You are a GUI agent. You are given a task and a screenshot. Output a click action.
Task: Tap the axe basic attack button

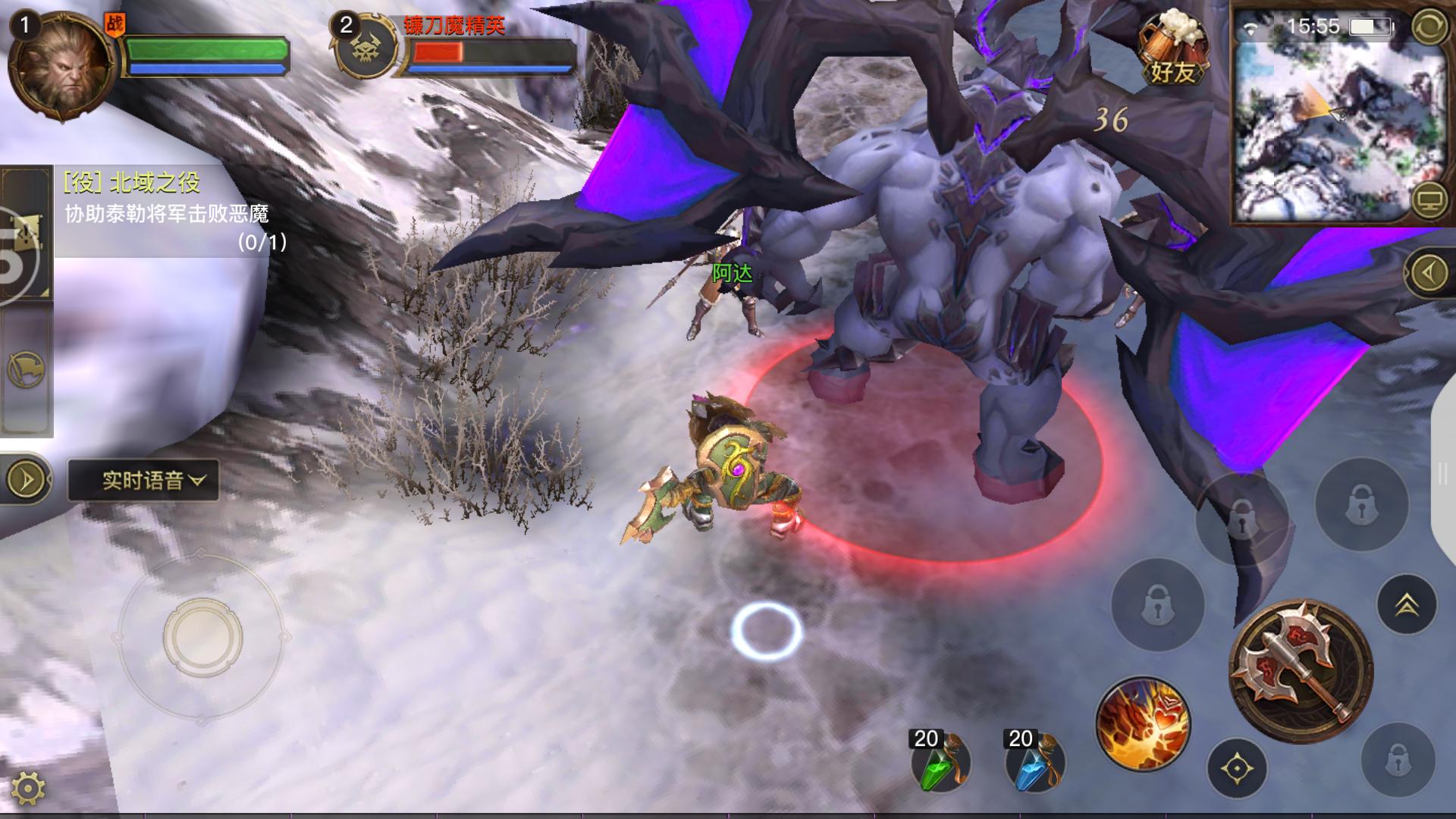(x=1300, y=670)
